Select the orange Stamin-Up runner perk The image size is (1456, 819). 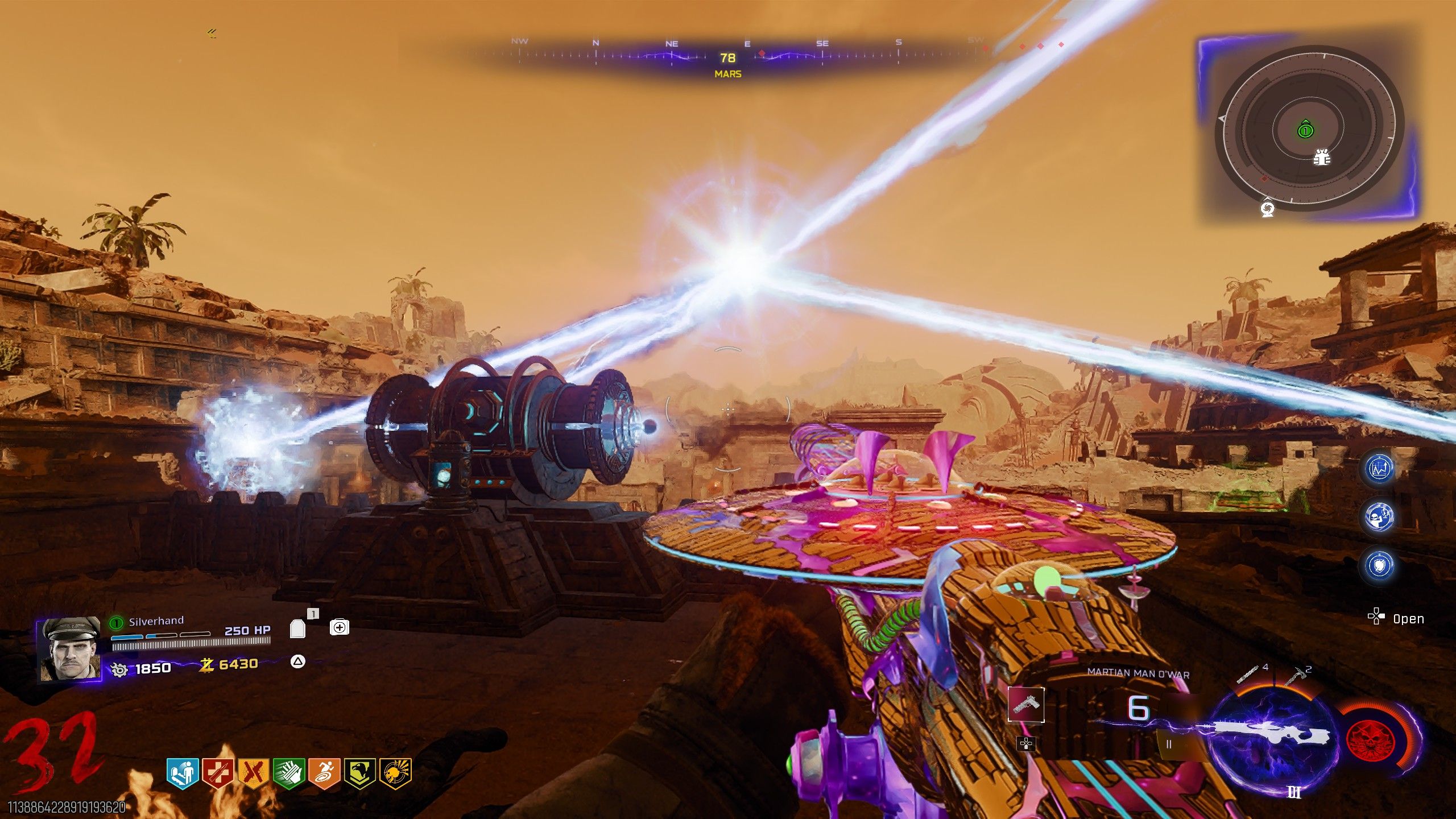(x=324, y=773)
